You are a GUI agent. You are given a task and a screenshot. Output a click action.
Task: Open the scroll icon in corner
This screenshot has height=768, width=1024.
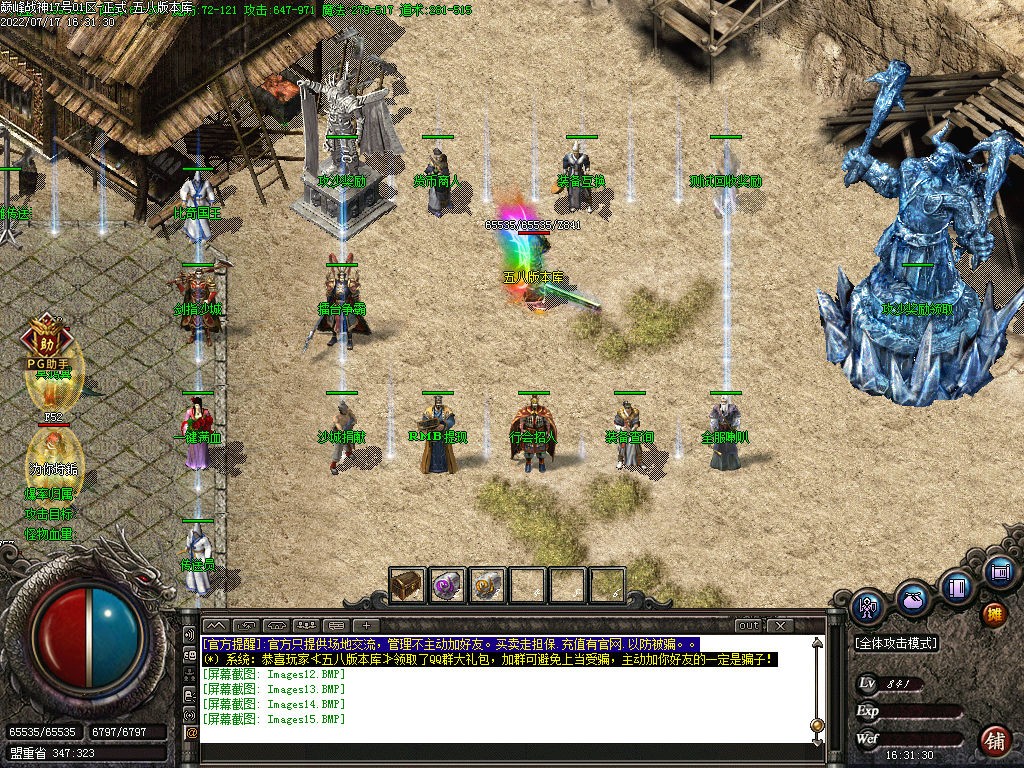998,572
